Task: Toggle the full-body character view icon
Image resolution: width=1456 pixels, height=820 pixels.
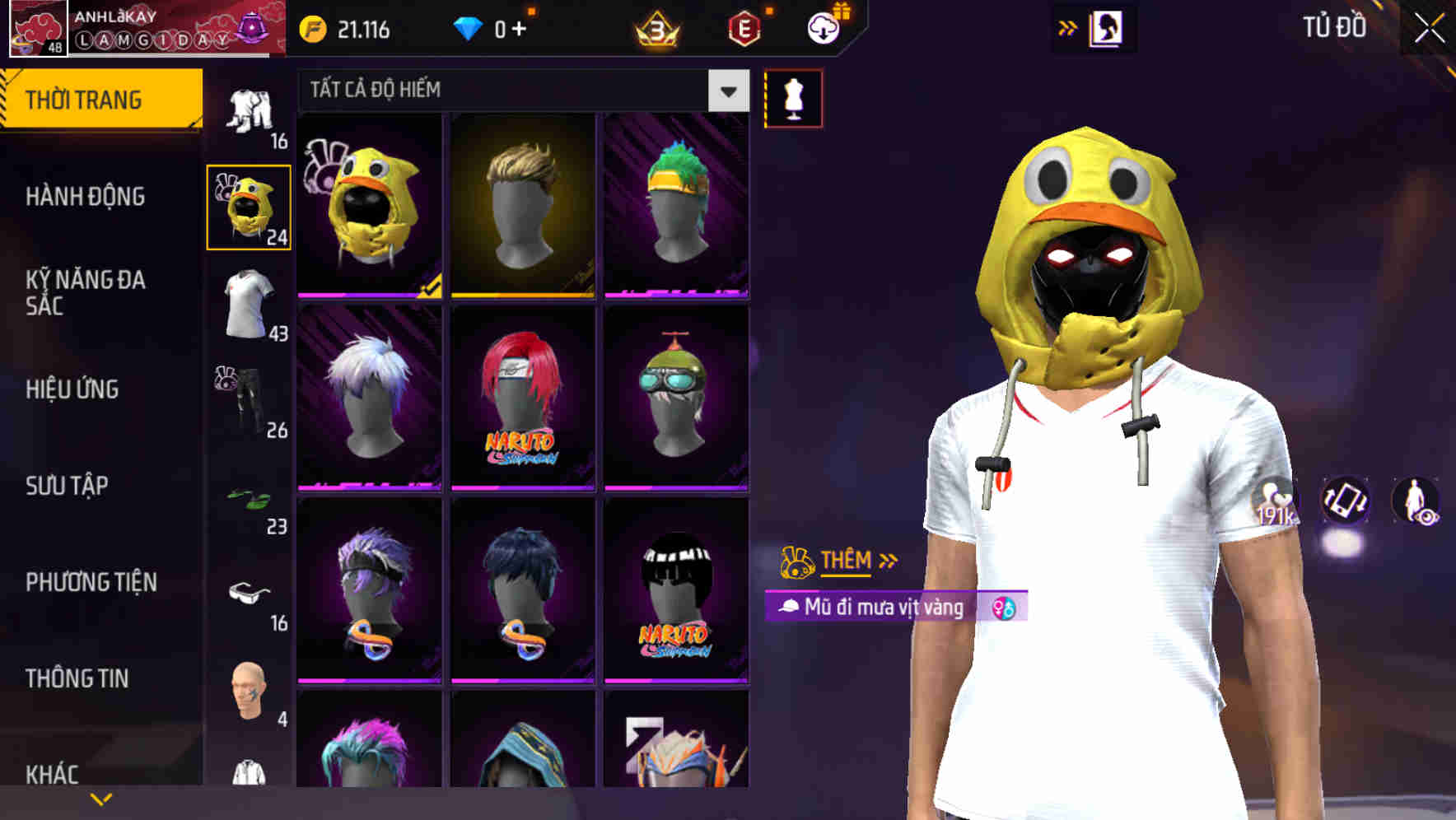Action: [1415, 501]
